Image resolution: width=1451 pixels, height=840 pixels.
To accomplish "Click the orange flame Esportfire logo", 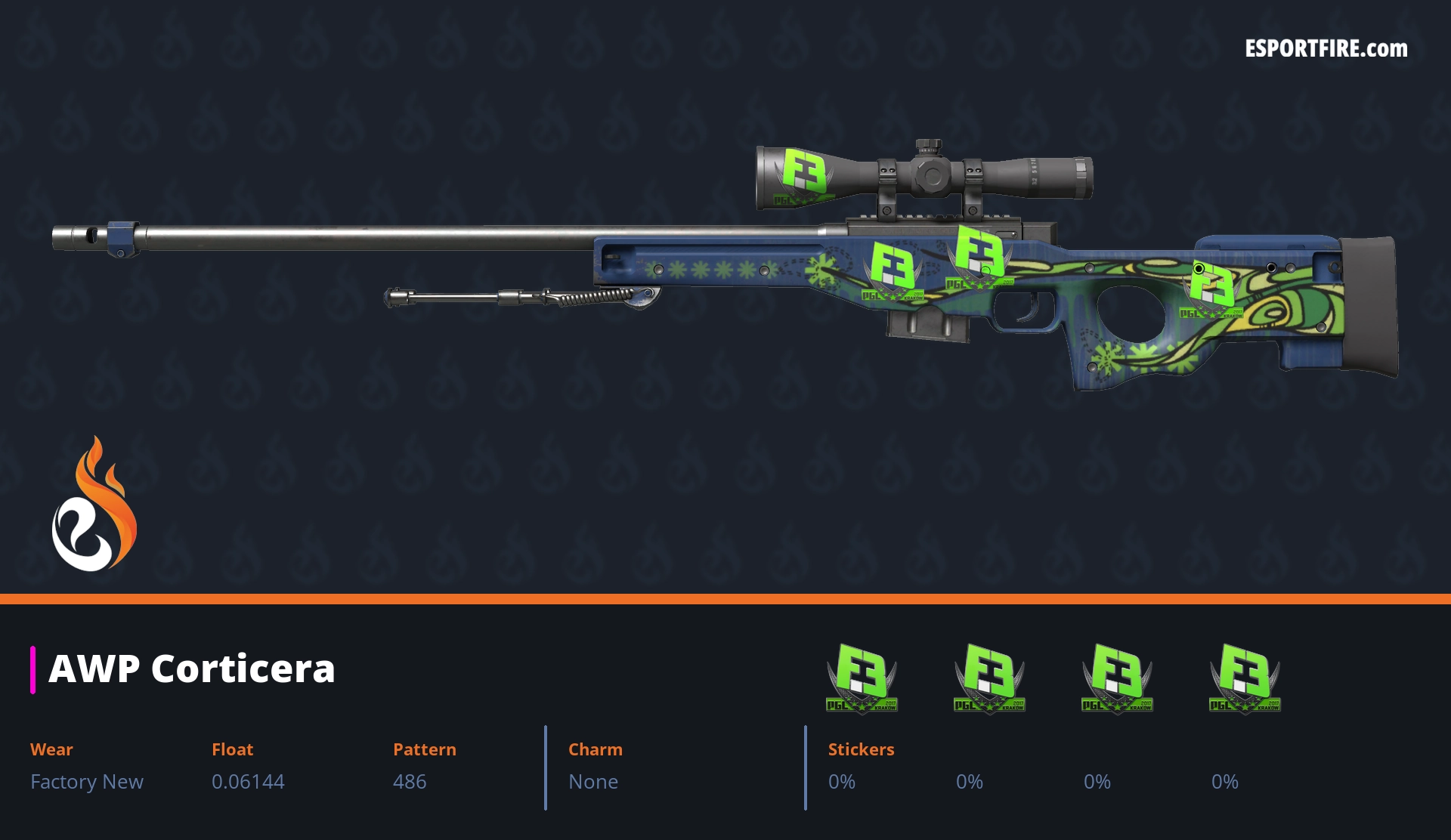I will (94, 505).
